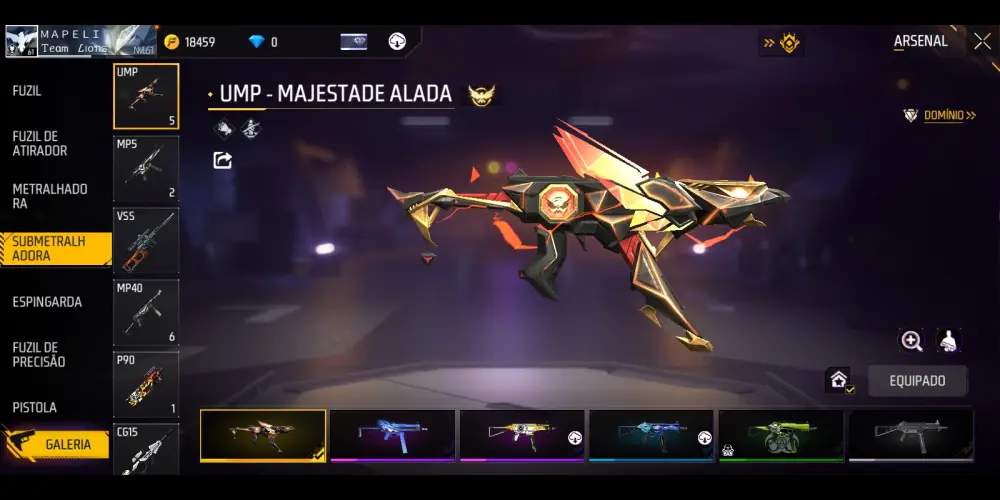Click the Equipado button
1000x500 pixels.
(x=918, y=381)
